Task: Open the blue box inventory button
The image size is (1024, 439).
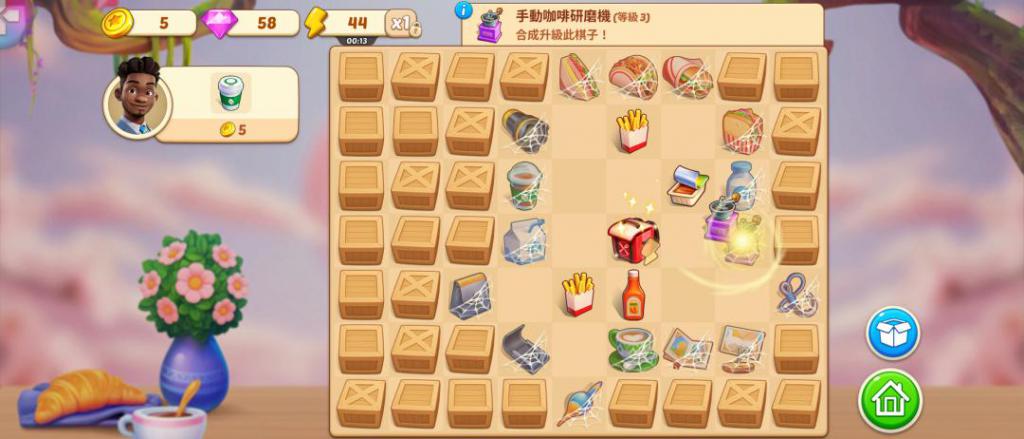Action: click(x=892, y=333)
